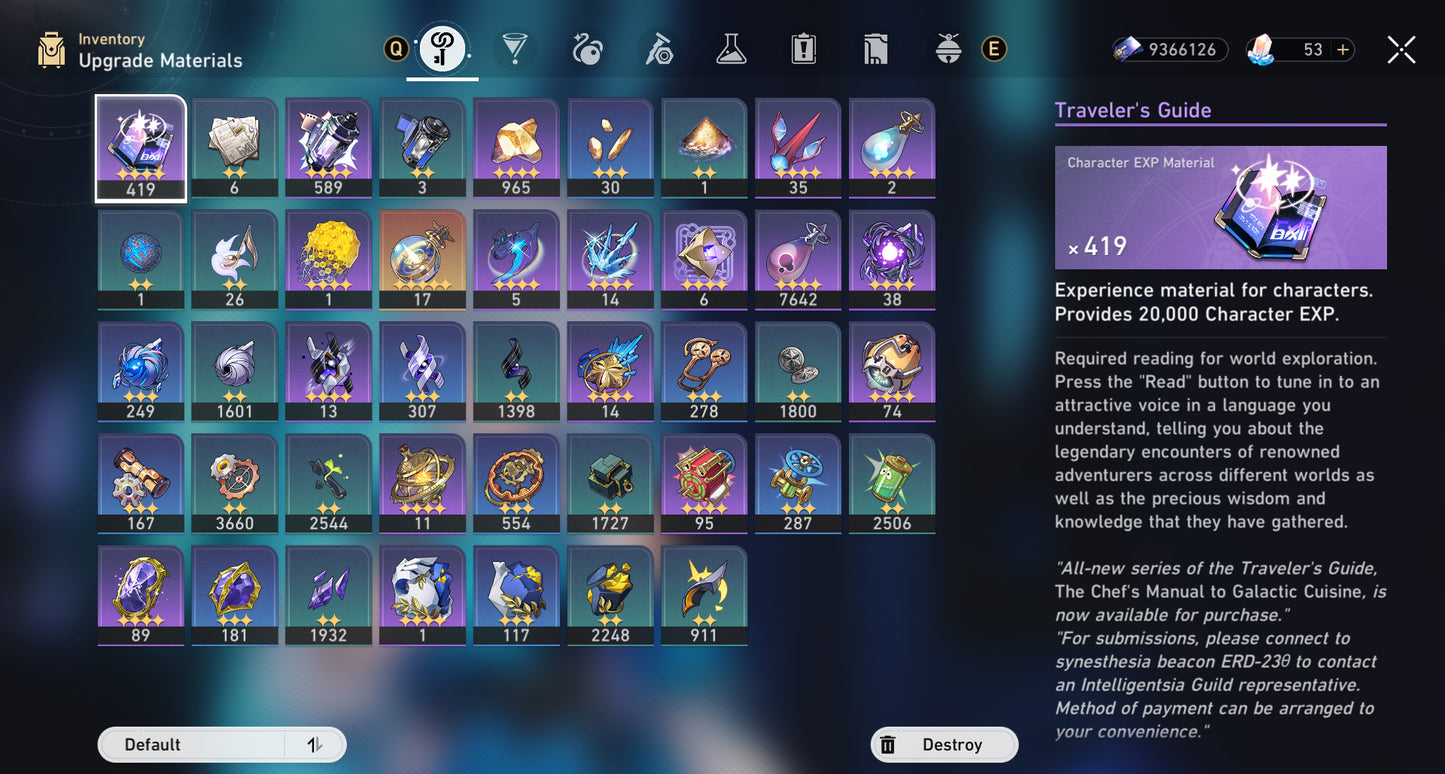The width and height of the screenshot is (1445, 774).
Task: Open the funnel-shaped Light Cone tab
Action: [x=515, y=49]
